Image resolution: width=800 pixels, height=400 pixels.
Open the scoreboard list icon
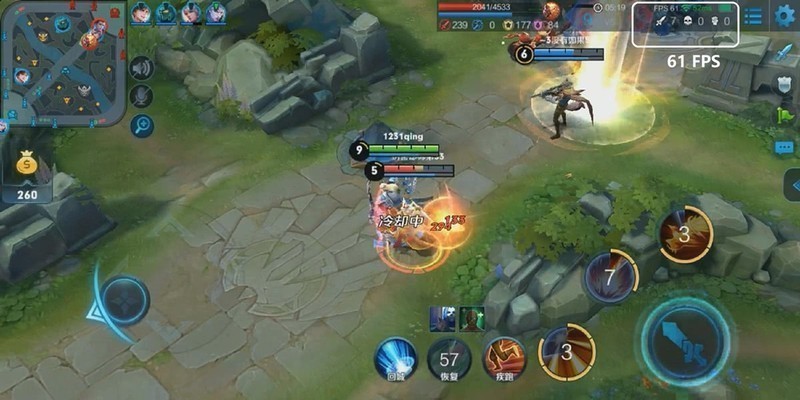click(754, 16)
